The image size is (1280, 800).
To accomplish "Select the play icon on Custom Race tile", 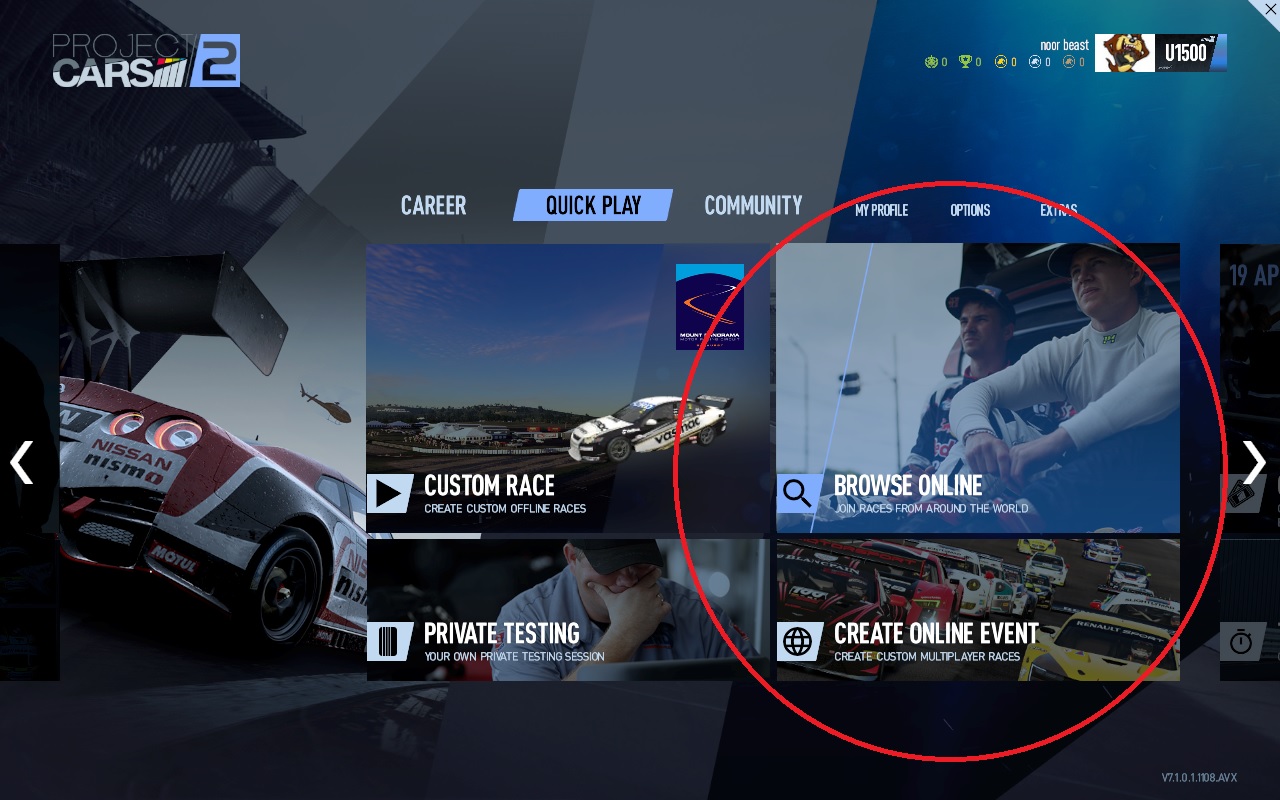I will (387, 490).
